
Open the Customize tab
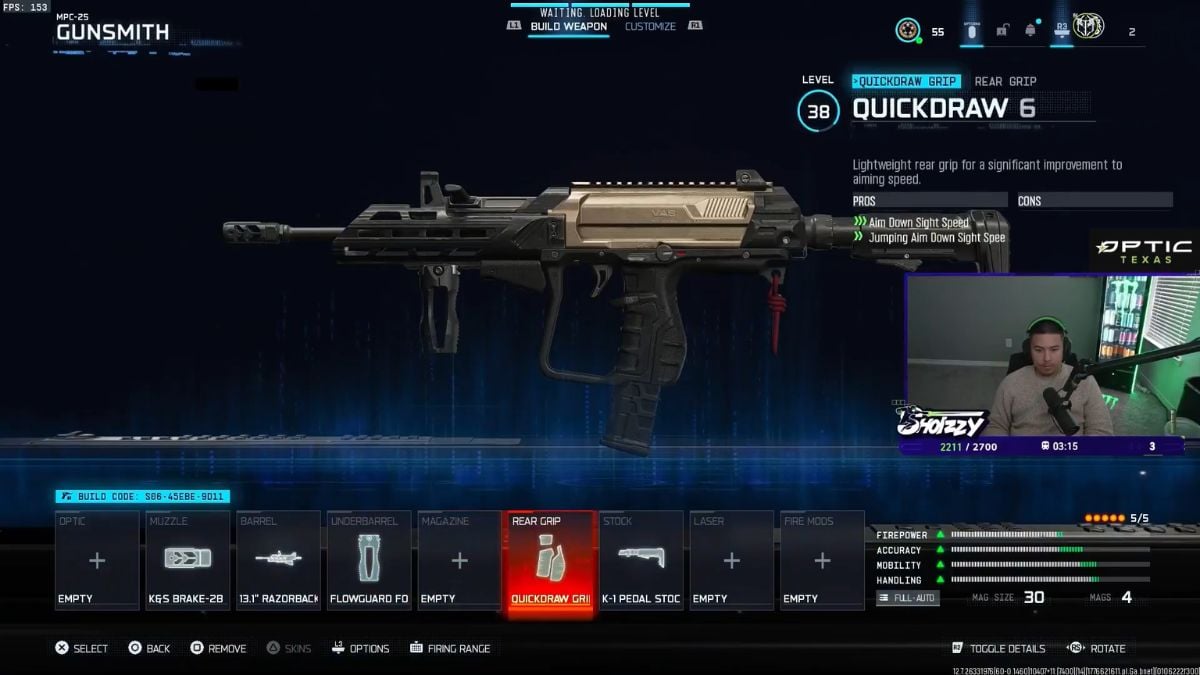650,27
